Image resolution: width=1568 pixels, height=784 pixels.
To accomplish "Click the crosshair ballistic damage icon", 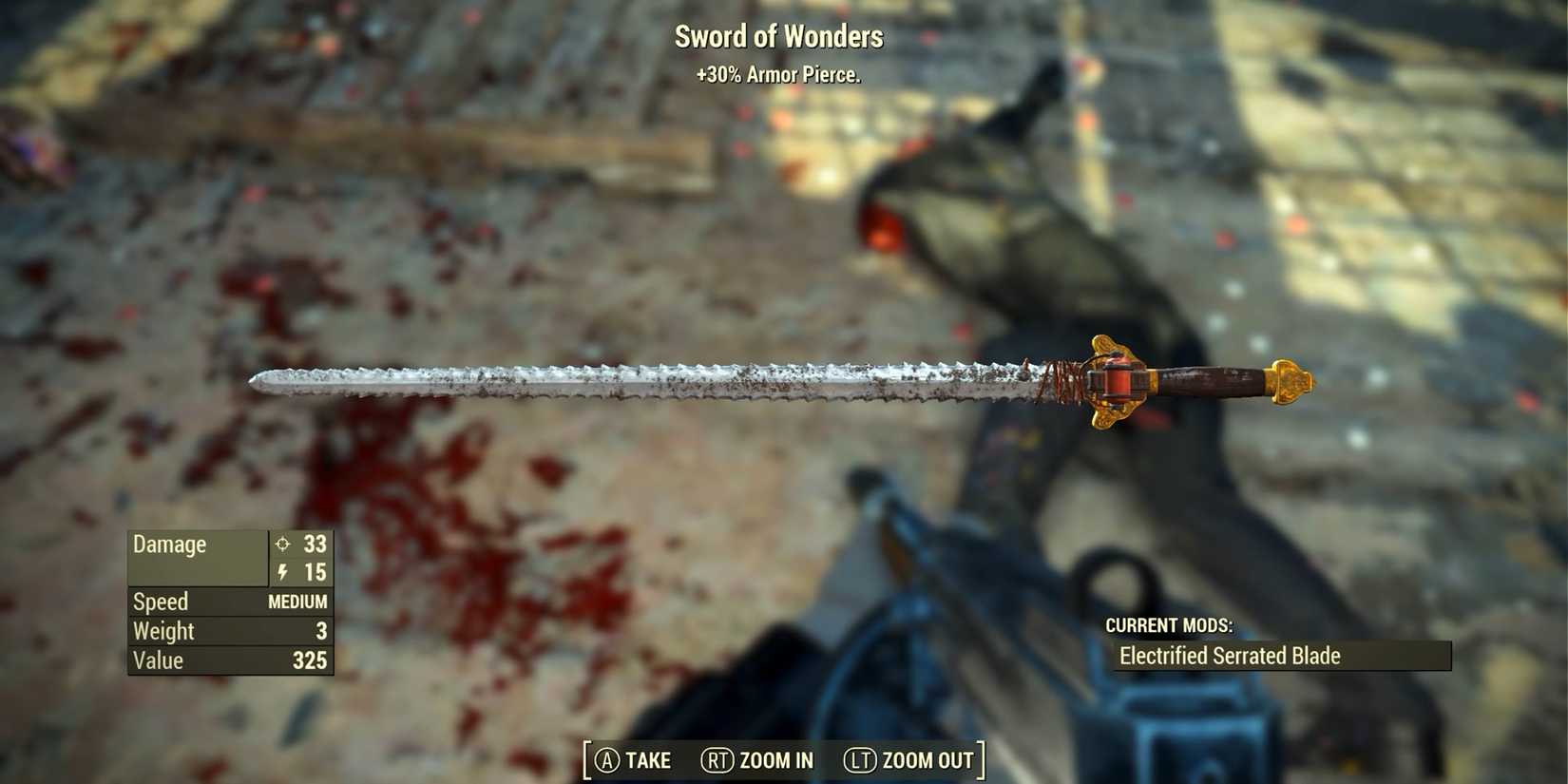I will 281,545.
